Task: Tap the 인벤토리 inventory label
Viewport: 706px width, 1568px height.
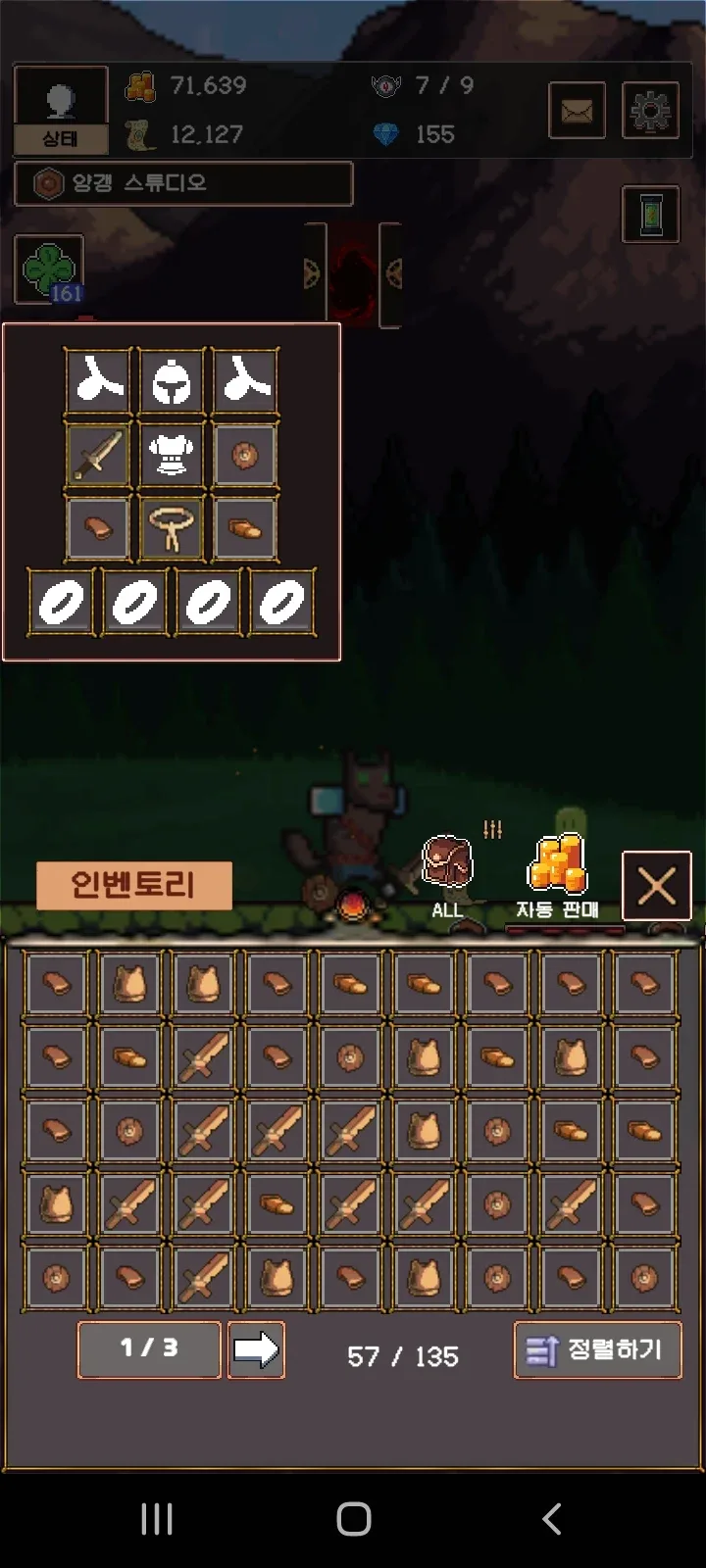Action: tap(133, 886)
